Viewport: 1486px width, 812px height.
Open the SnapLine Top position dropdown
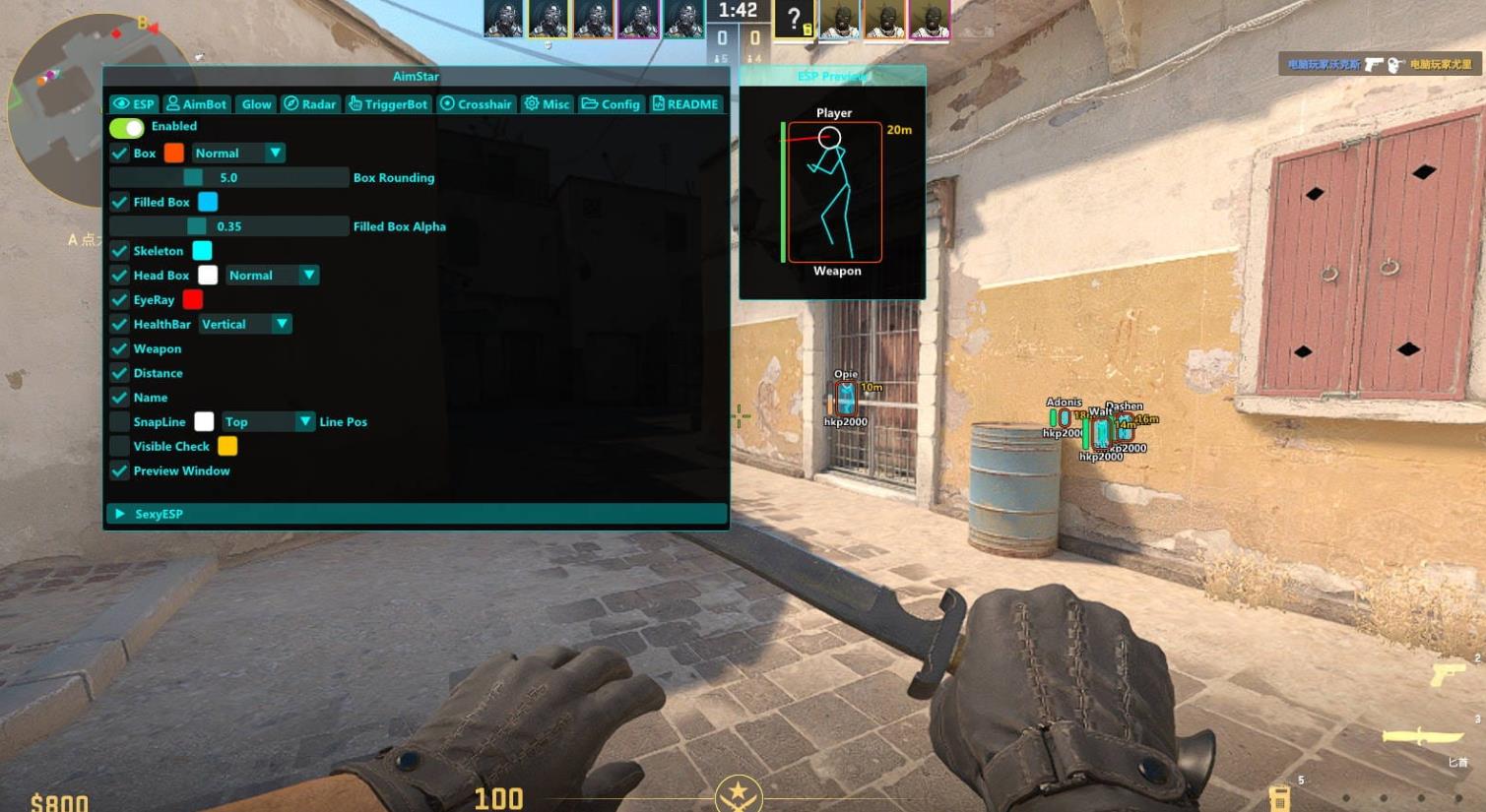[267, 421]
